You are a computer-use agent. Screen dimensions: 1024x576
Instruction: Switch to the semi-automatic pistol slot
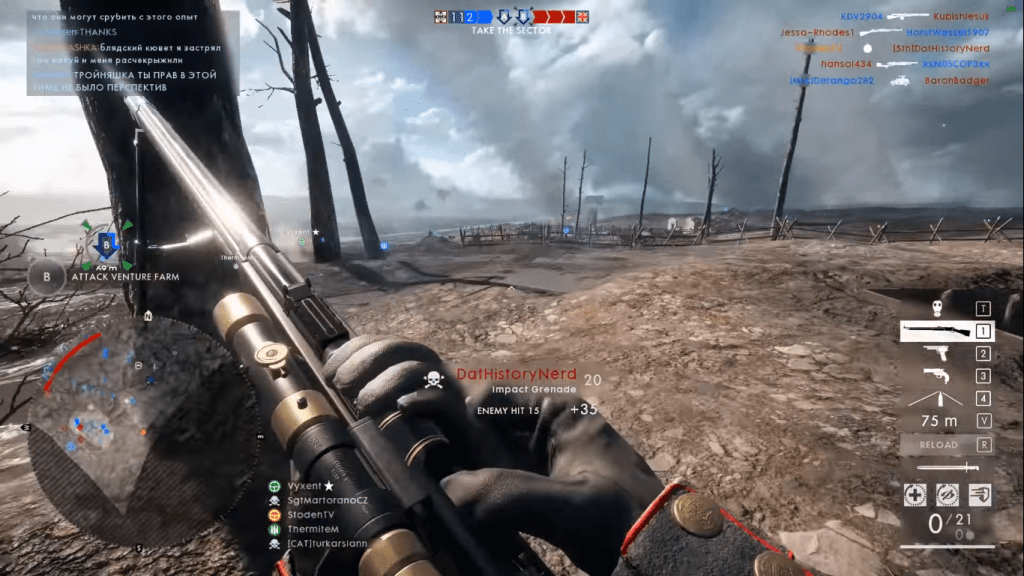coord(937,354)
